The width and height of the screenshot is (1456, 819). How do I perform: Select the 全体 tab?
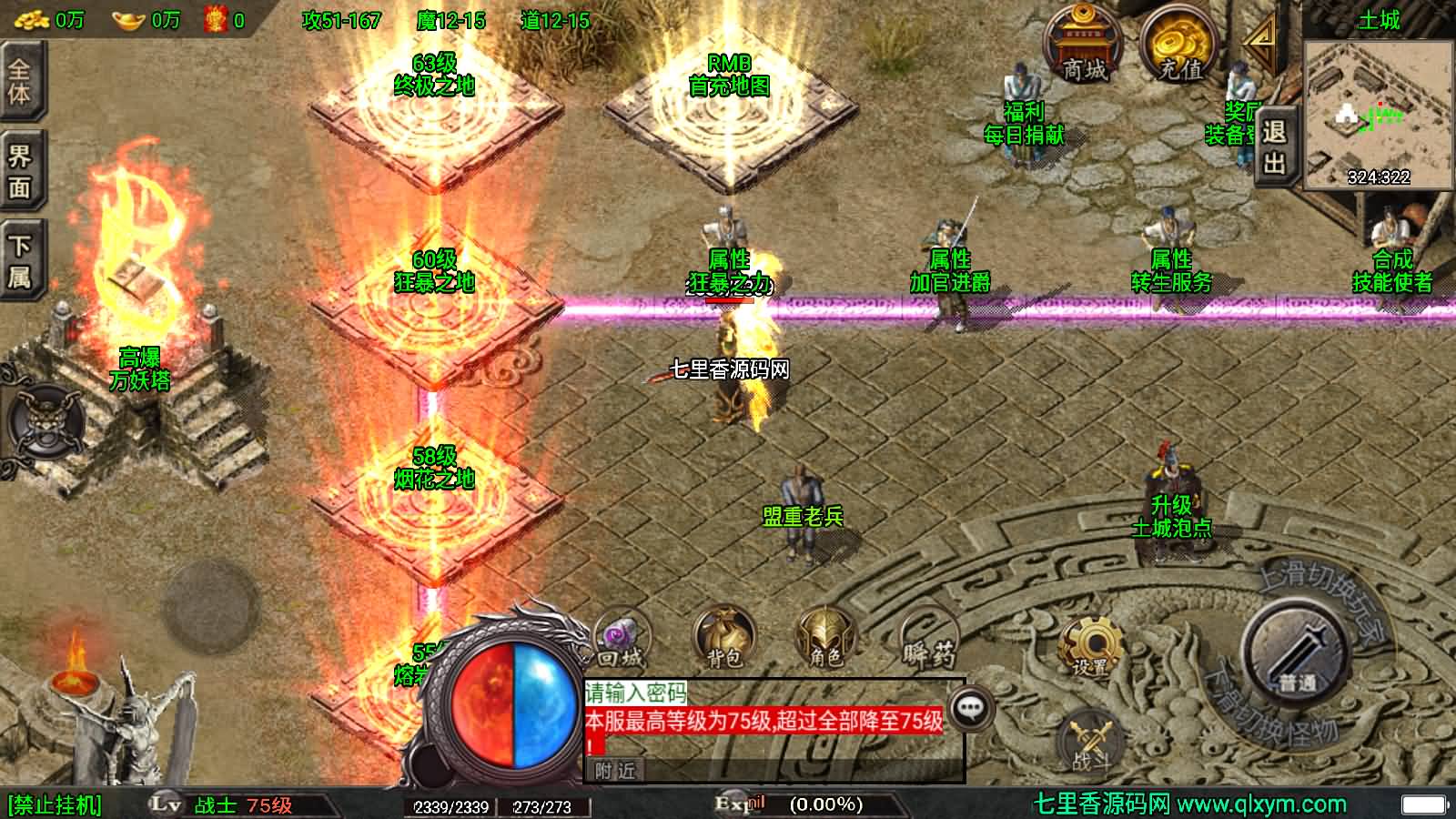(x=19, y=80)
